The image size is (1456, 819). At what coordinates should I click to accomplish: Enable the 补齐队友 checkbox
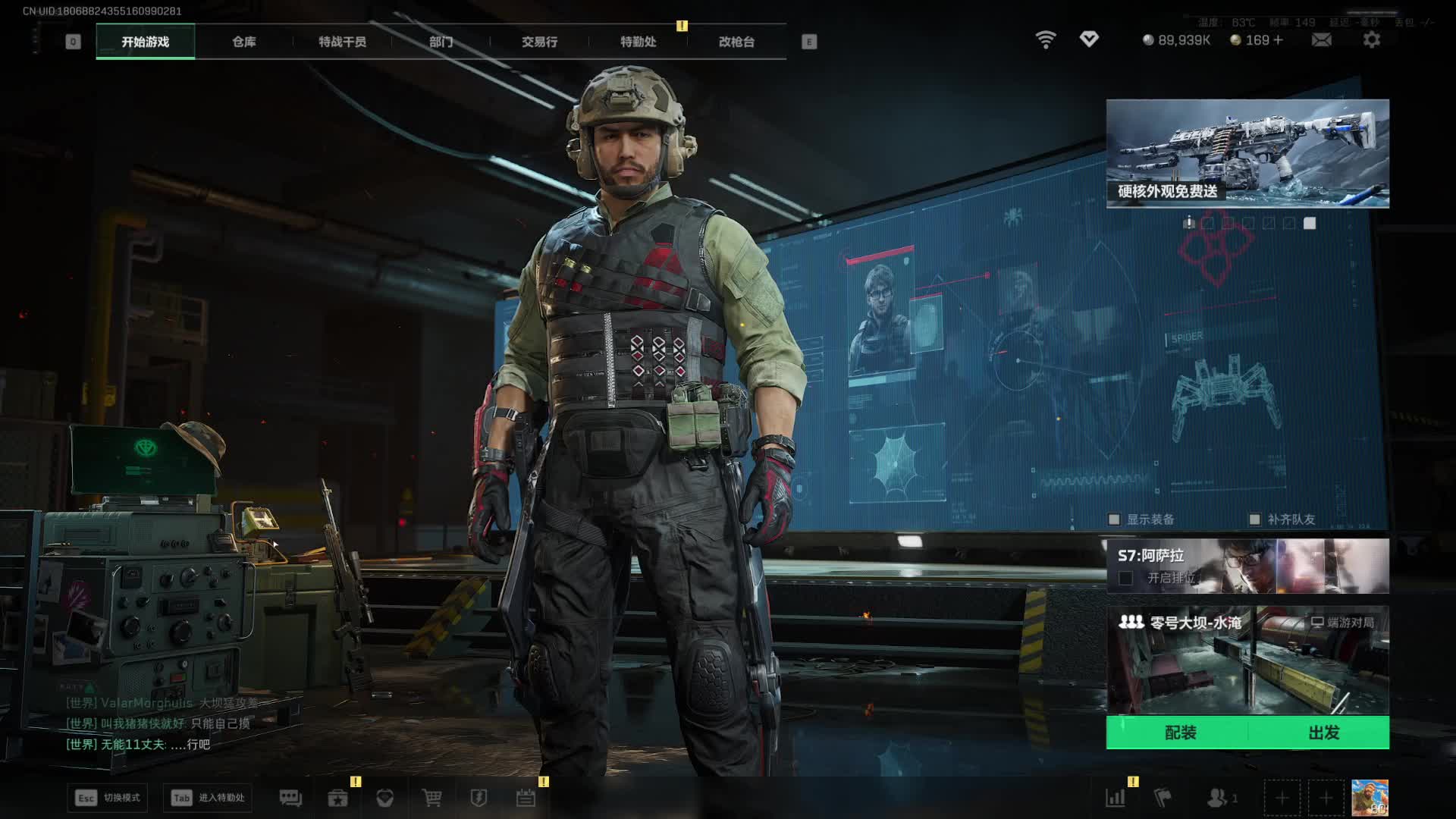click(x=1254, y=519)
